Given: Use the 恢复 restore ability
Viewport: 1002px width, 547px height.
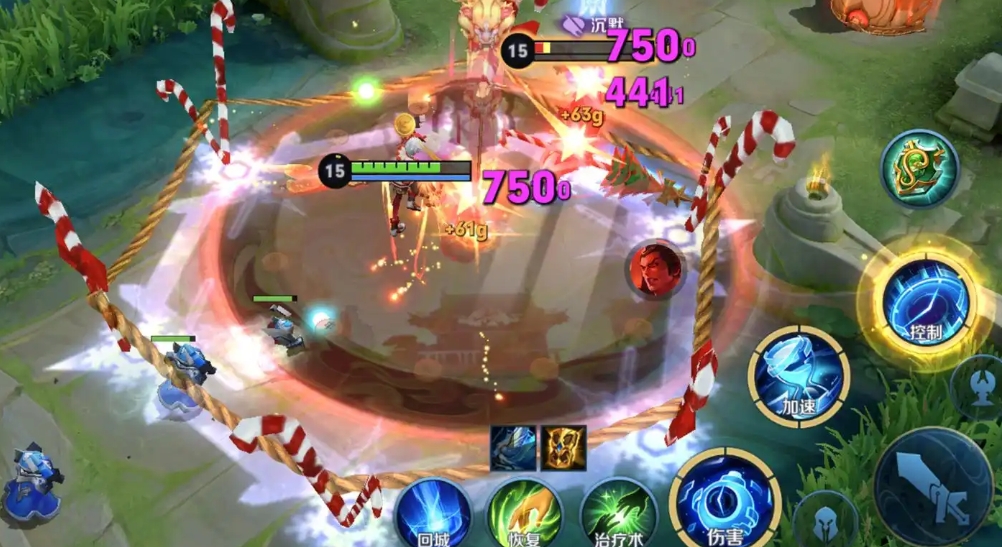Looking at the screenshot, I should click(525, 512).
